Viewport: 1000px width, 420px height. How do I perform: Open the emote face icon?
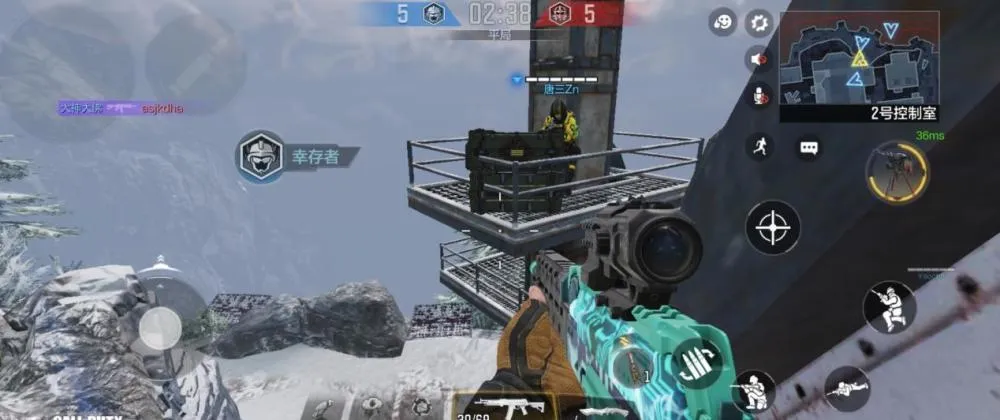tap(723, 22)
